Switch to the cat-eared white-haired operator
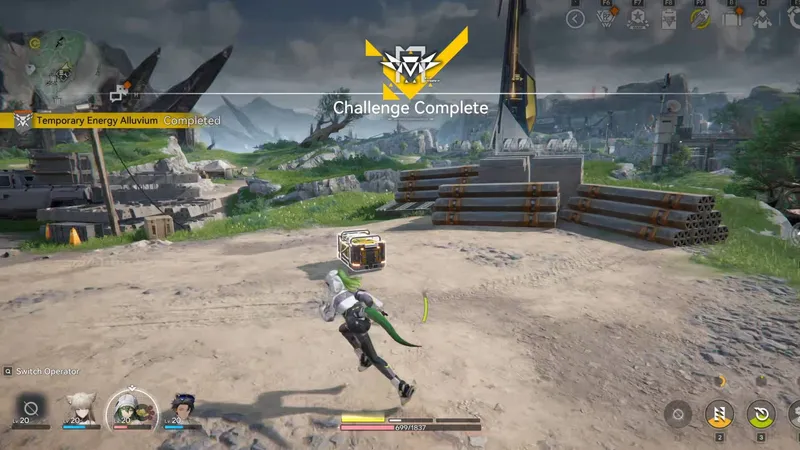 [81, 408]
